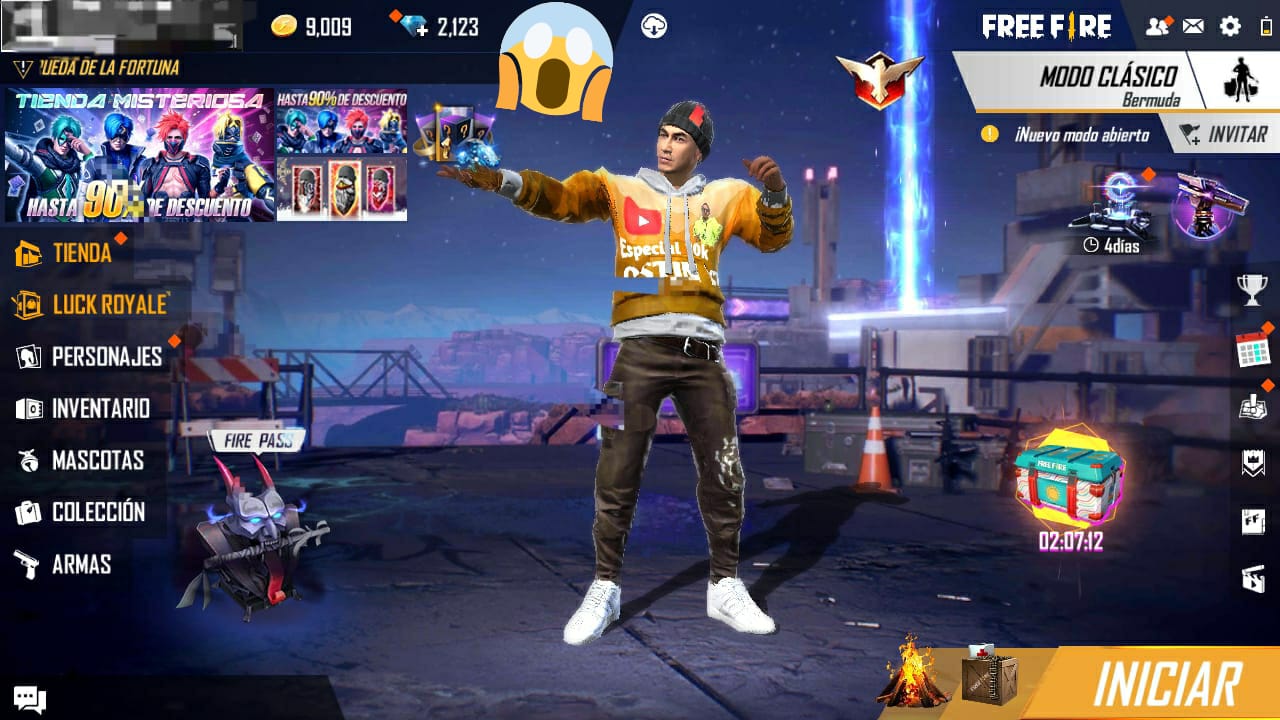1280x720 pixels.
Task: Tap the Invitar friend button
Action: pyautogui.click(x=1224, y=135)
